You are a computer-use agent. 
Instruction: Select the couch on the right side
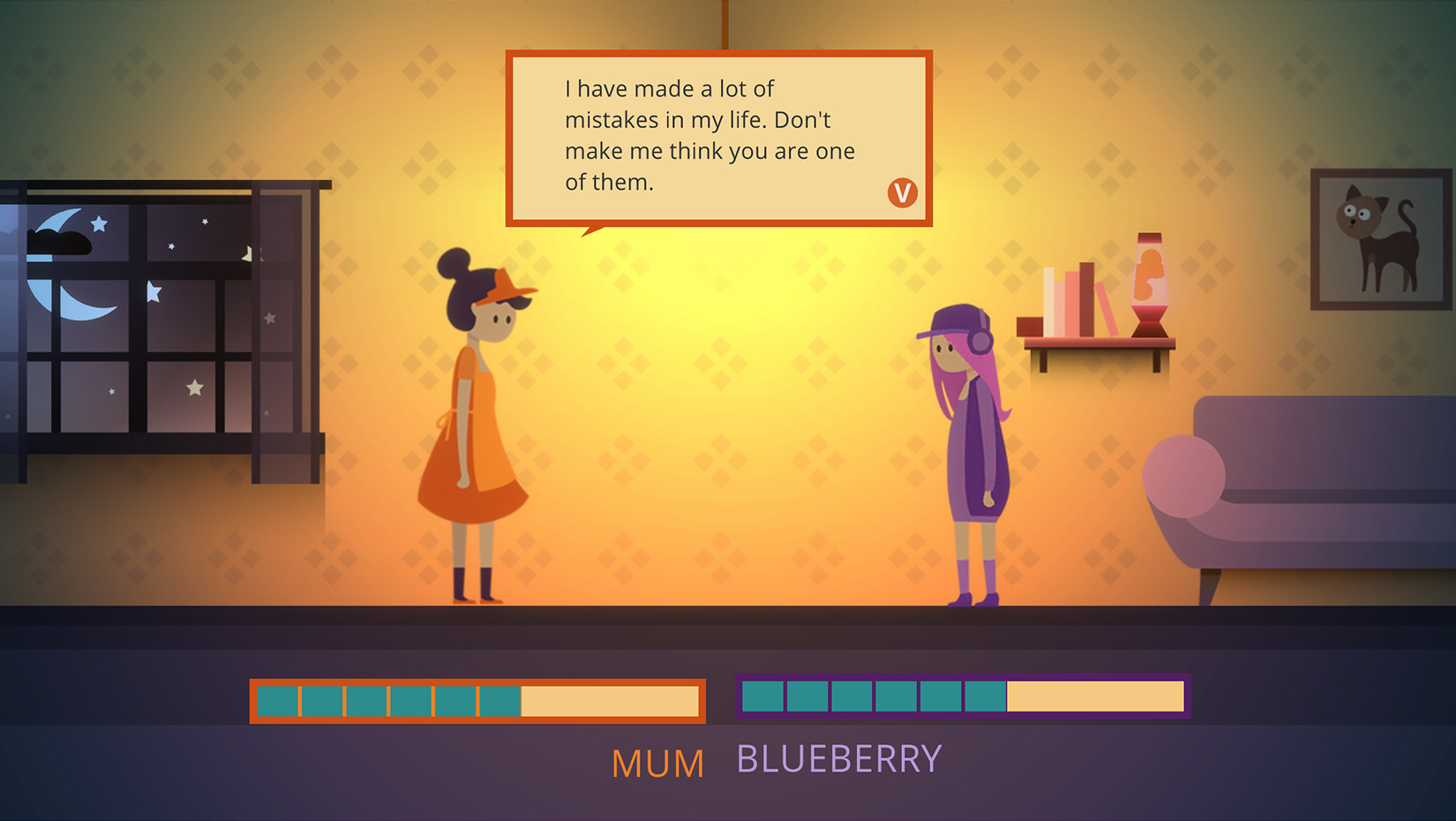[1324, 503]
